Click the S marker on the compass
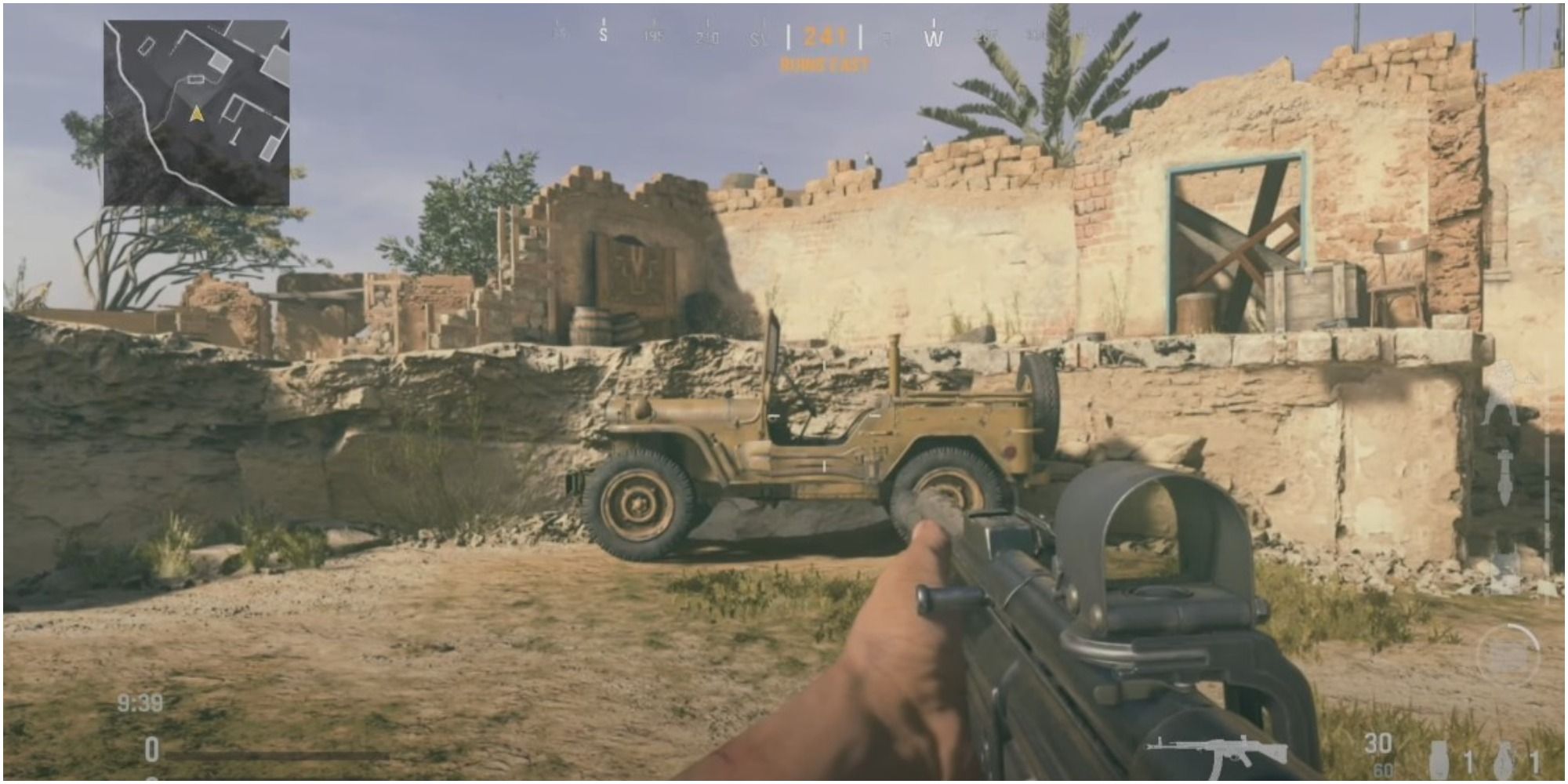Image resolution: width=1568 pixels, height=784 pixels. [x=603, y=33]
